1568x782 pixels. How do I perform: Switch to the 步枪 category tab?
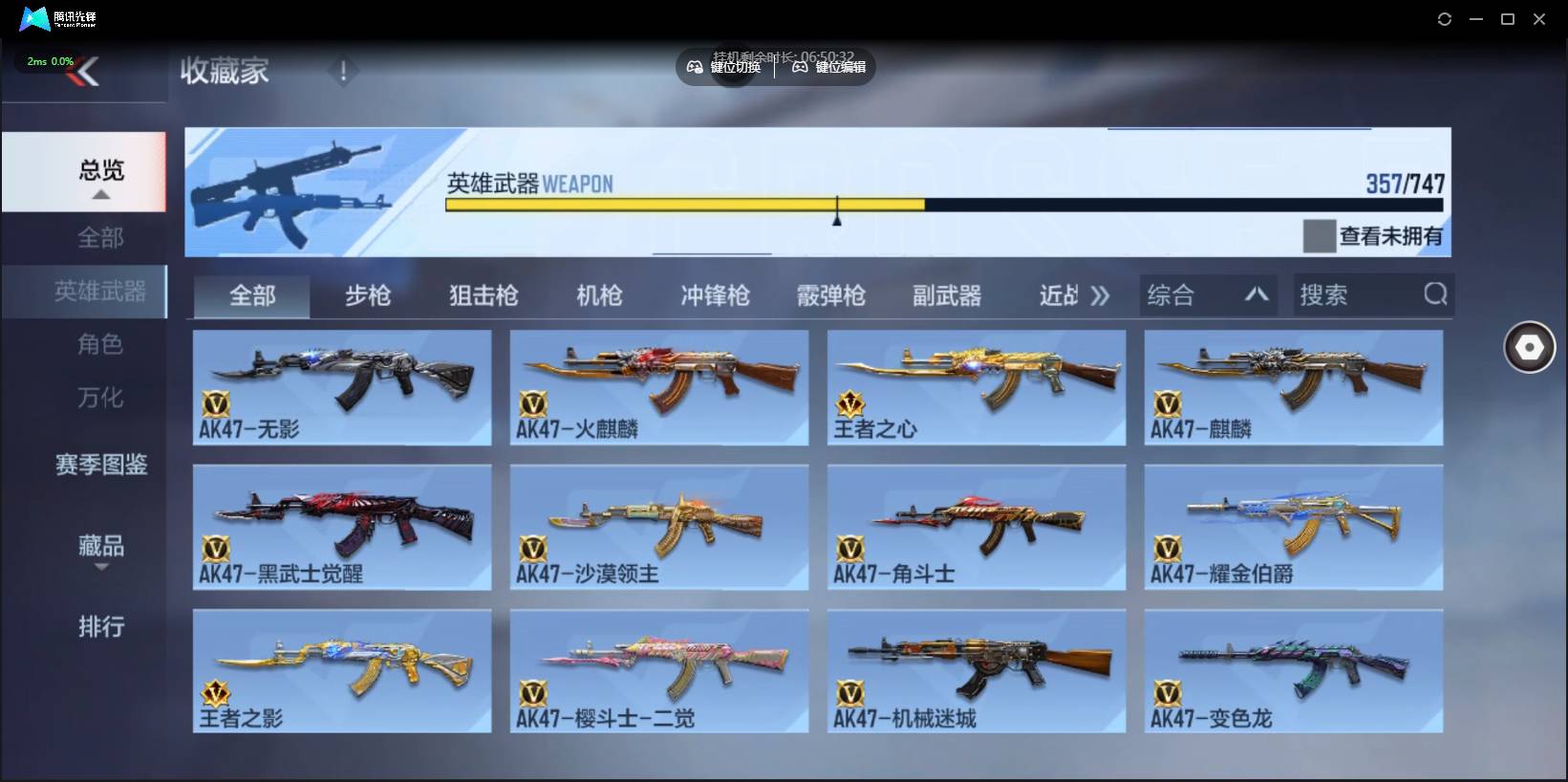pyautogui.click(x=367, y=296)
